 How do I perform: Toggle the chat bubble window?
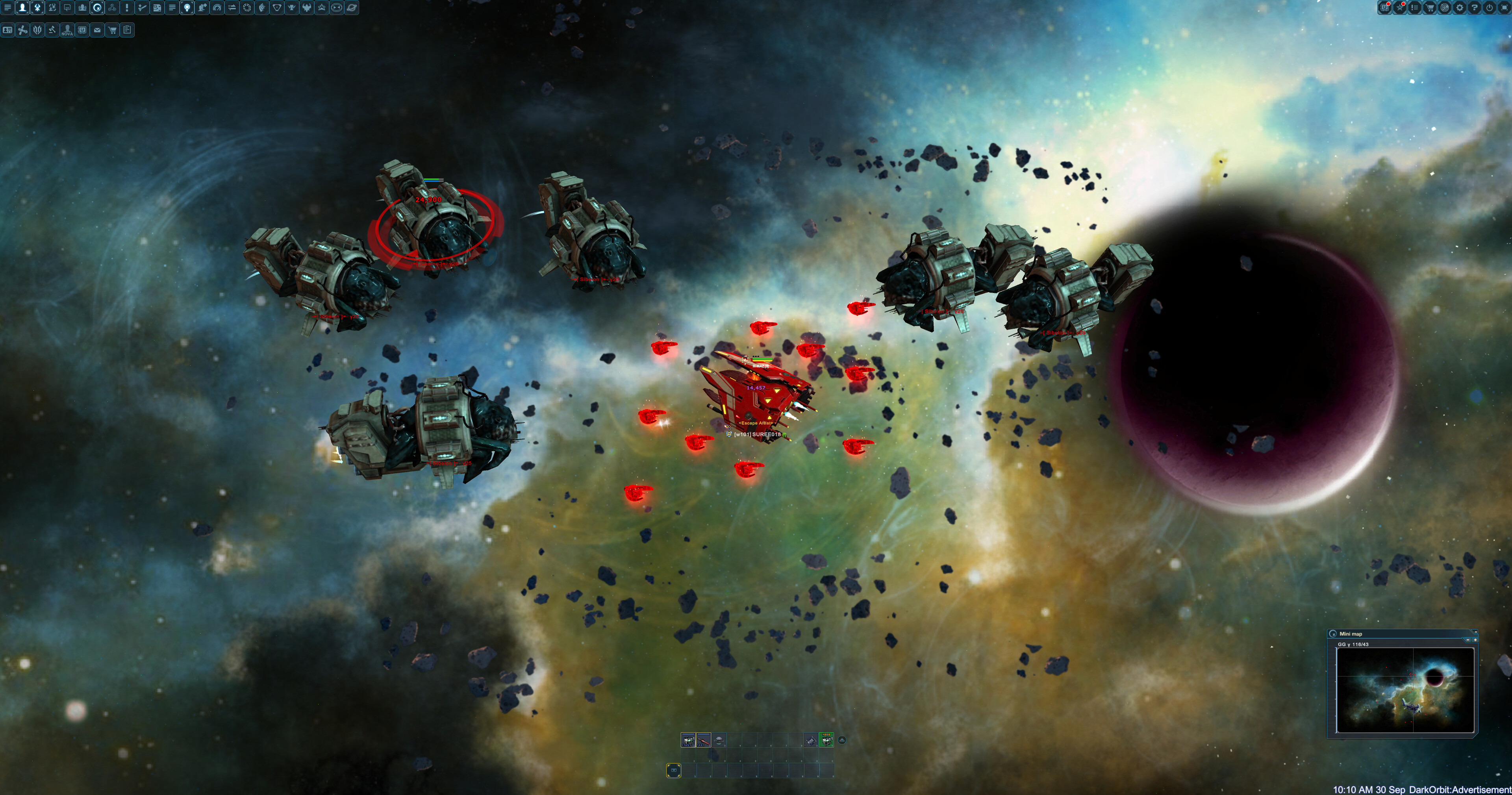67,8
